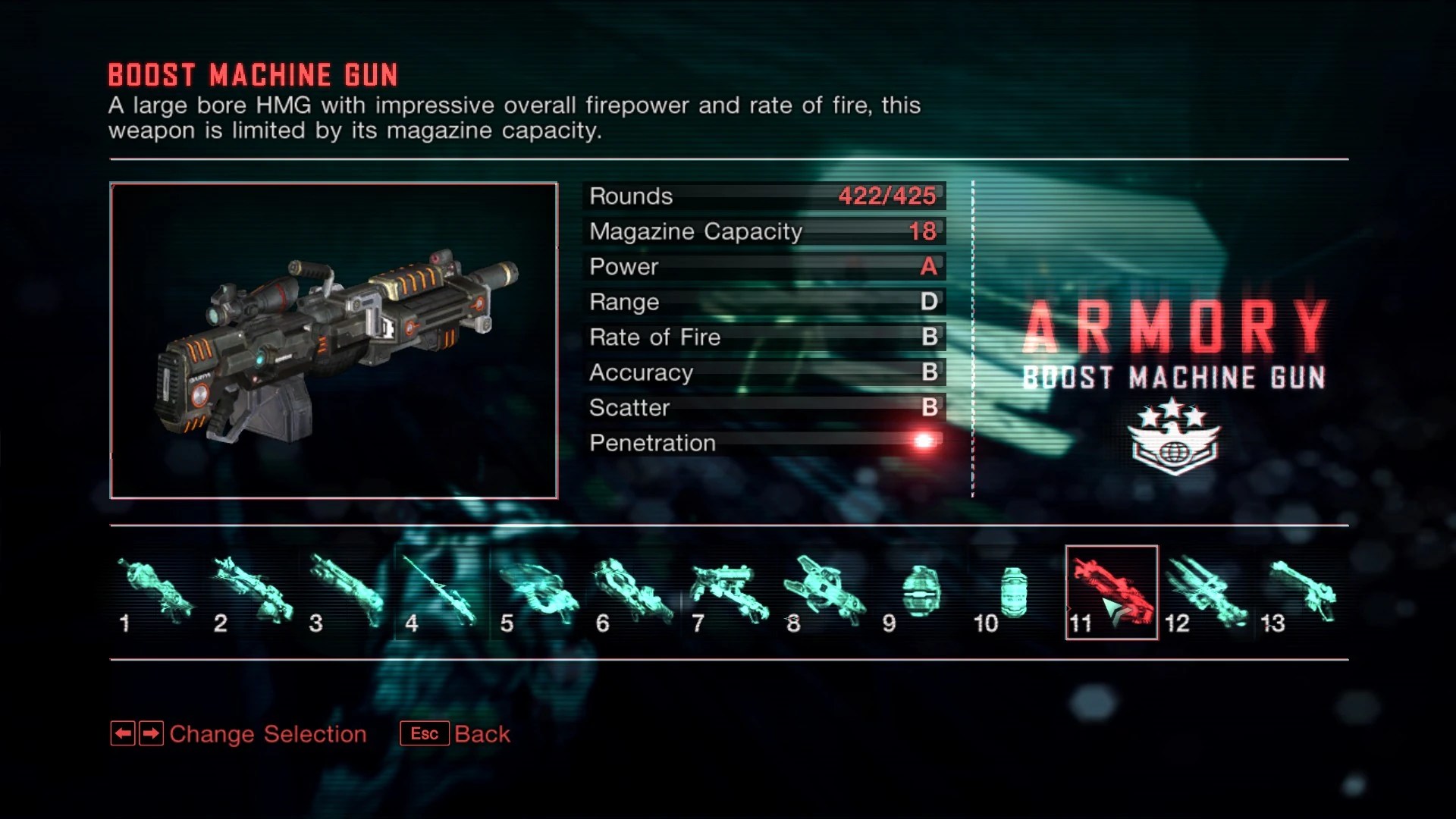Select the hand grenade in slot 9

(x=921, y=593)
